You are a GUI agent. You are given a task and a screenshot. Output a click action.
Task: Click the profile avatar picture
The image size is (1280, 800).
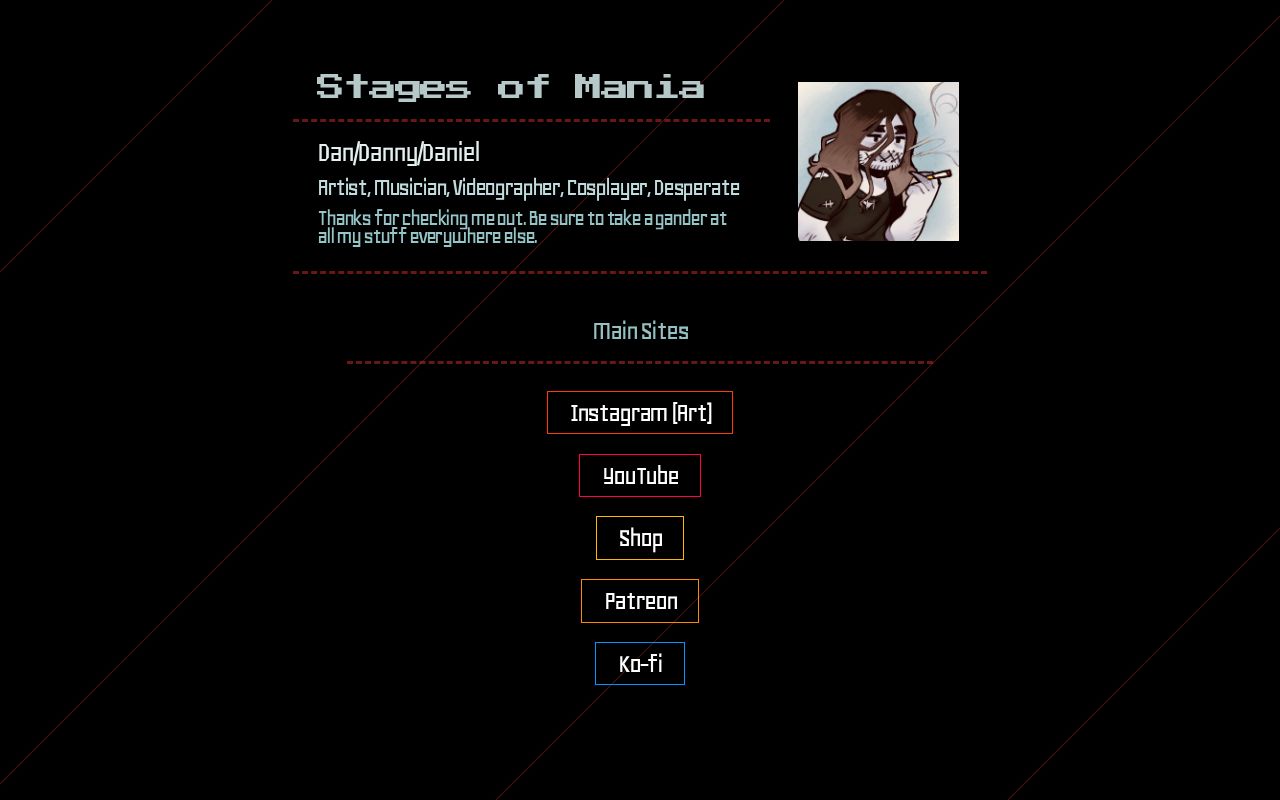878,161
